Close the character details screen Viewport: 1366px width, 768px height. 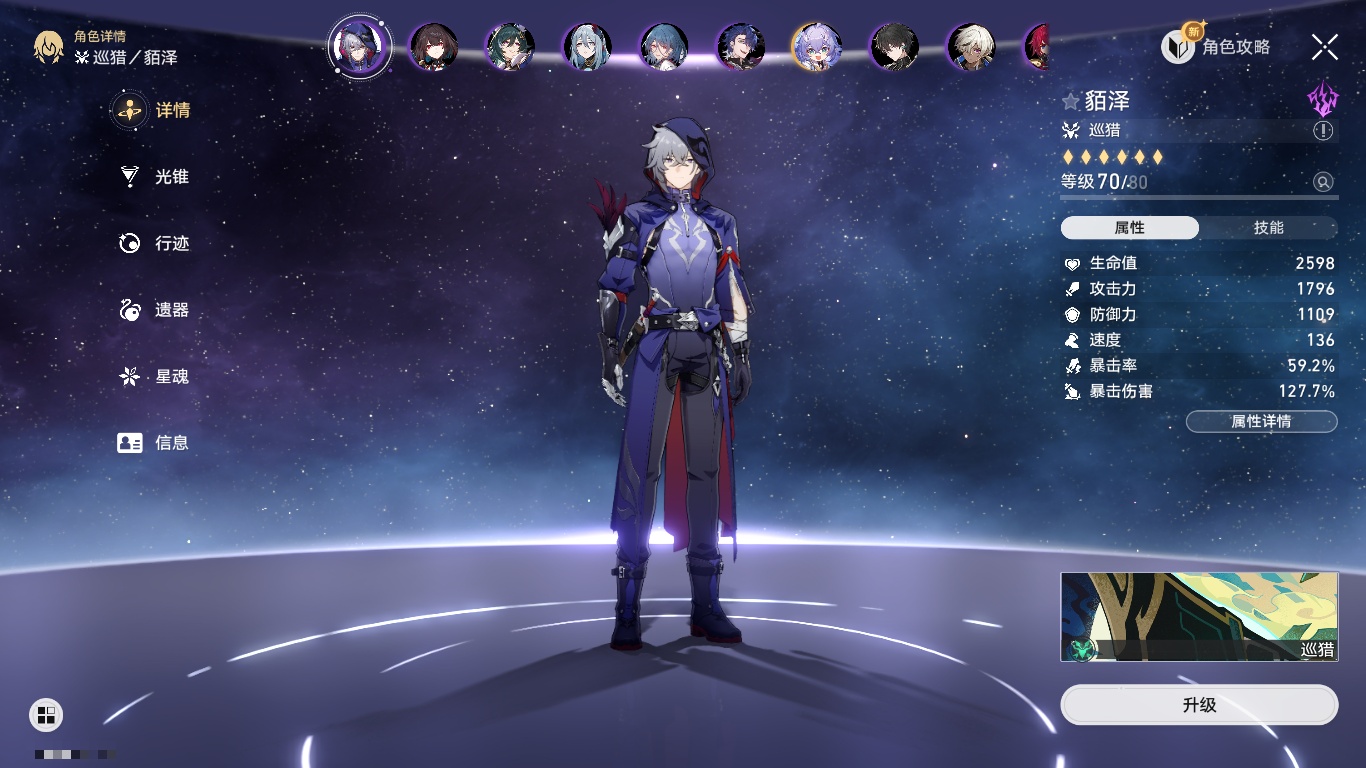tap(1325, 46)
